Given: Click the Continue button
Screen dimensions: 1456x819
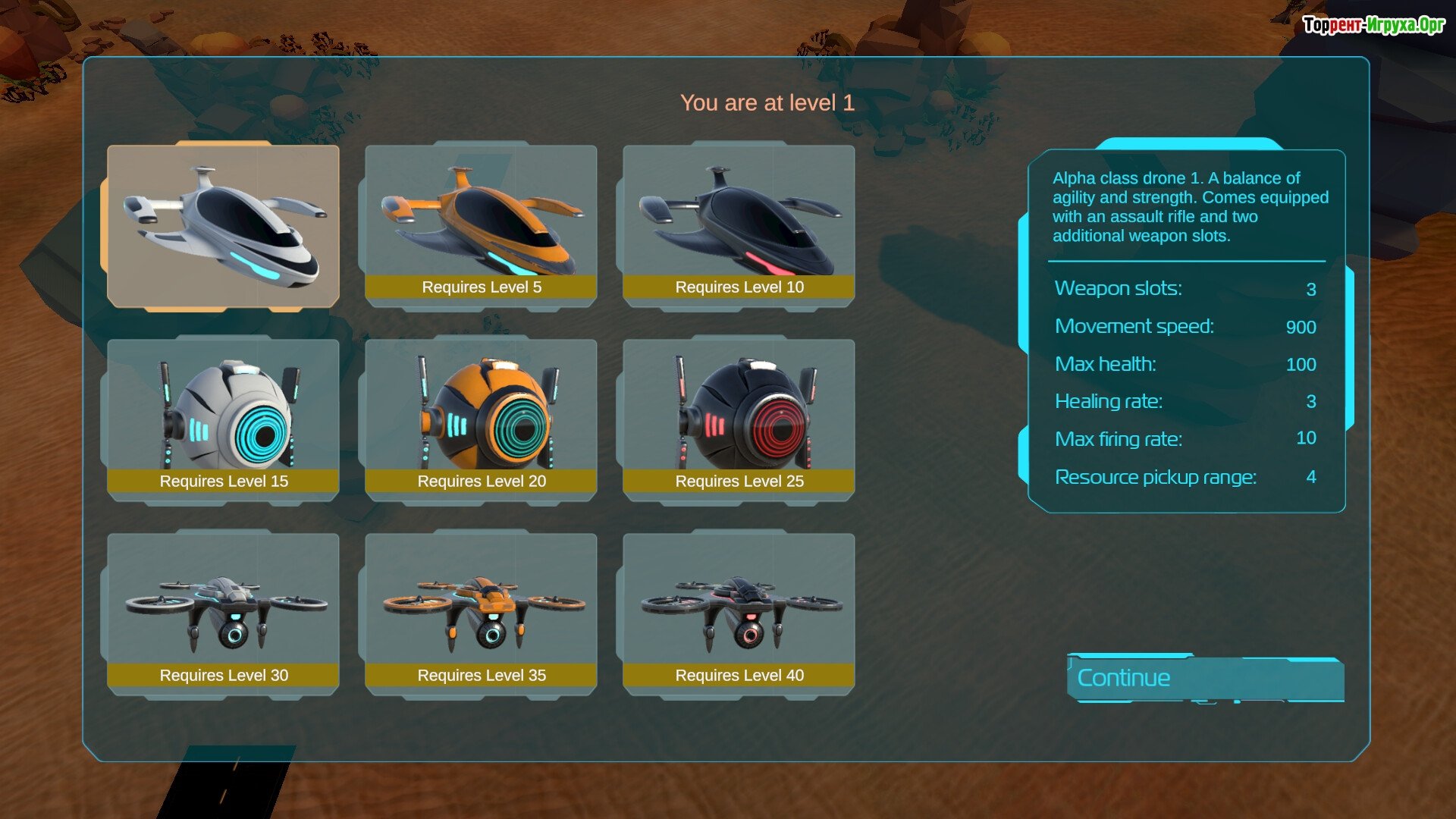Looking at the screenshot, I should [x=1204, y=678].
